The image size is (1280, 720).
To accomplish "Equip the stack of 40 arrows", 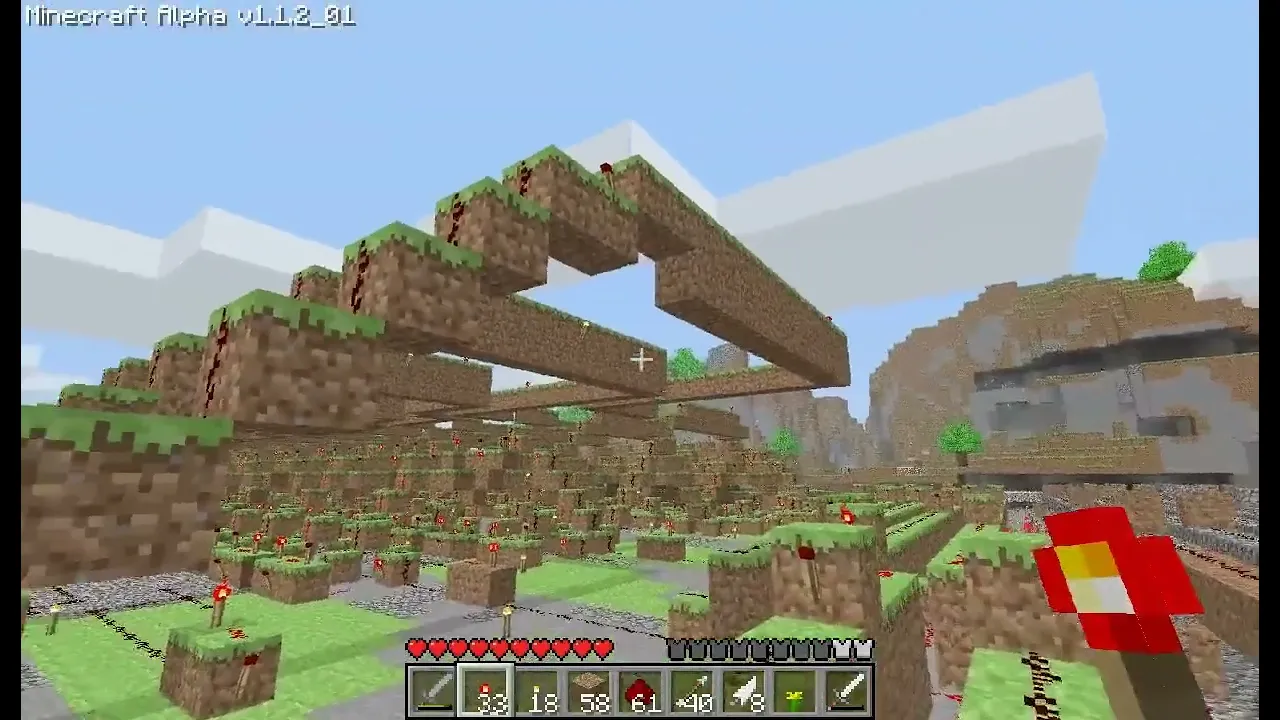I will pyautogui.click(x=692, y=690).
